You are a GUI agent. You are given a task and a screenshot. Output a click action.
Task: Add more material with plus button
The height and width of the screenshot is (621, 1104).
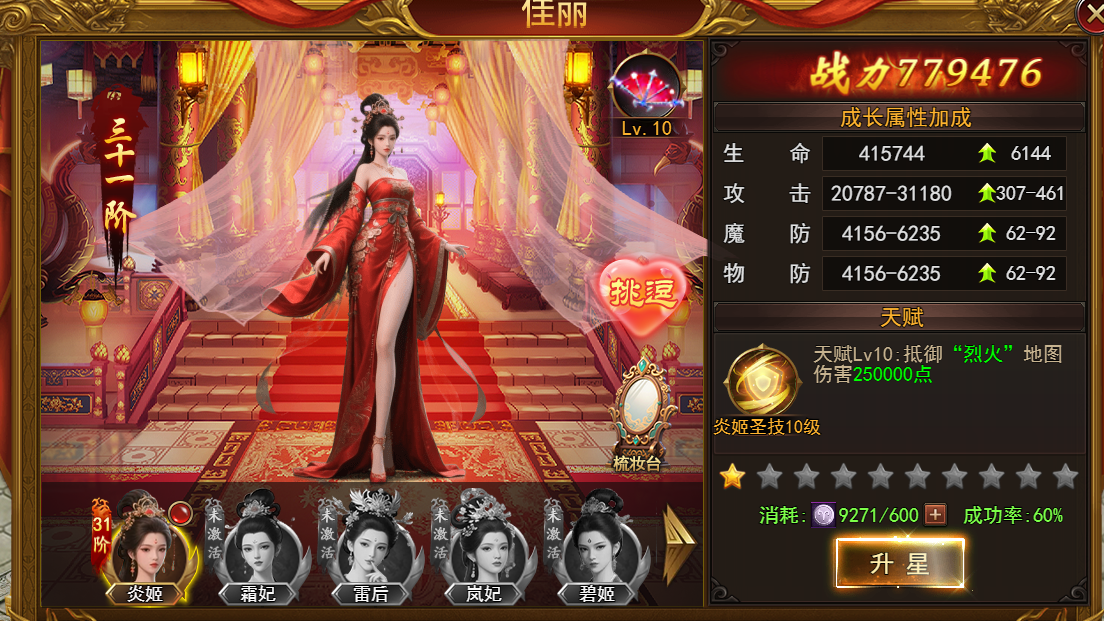pyautogui.click(x=935, y=515)
